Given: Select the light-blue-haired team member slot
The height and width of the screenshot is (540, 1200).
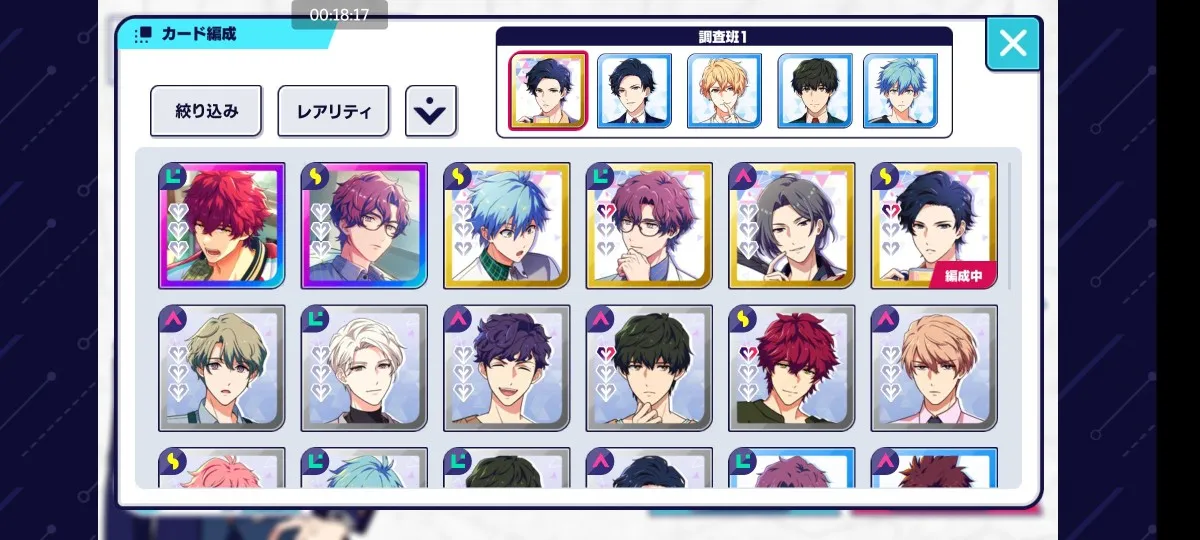Looking at the screenshot, I should point(900,91).
